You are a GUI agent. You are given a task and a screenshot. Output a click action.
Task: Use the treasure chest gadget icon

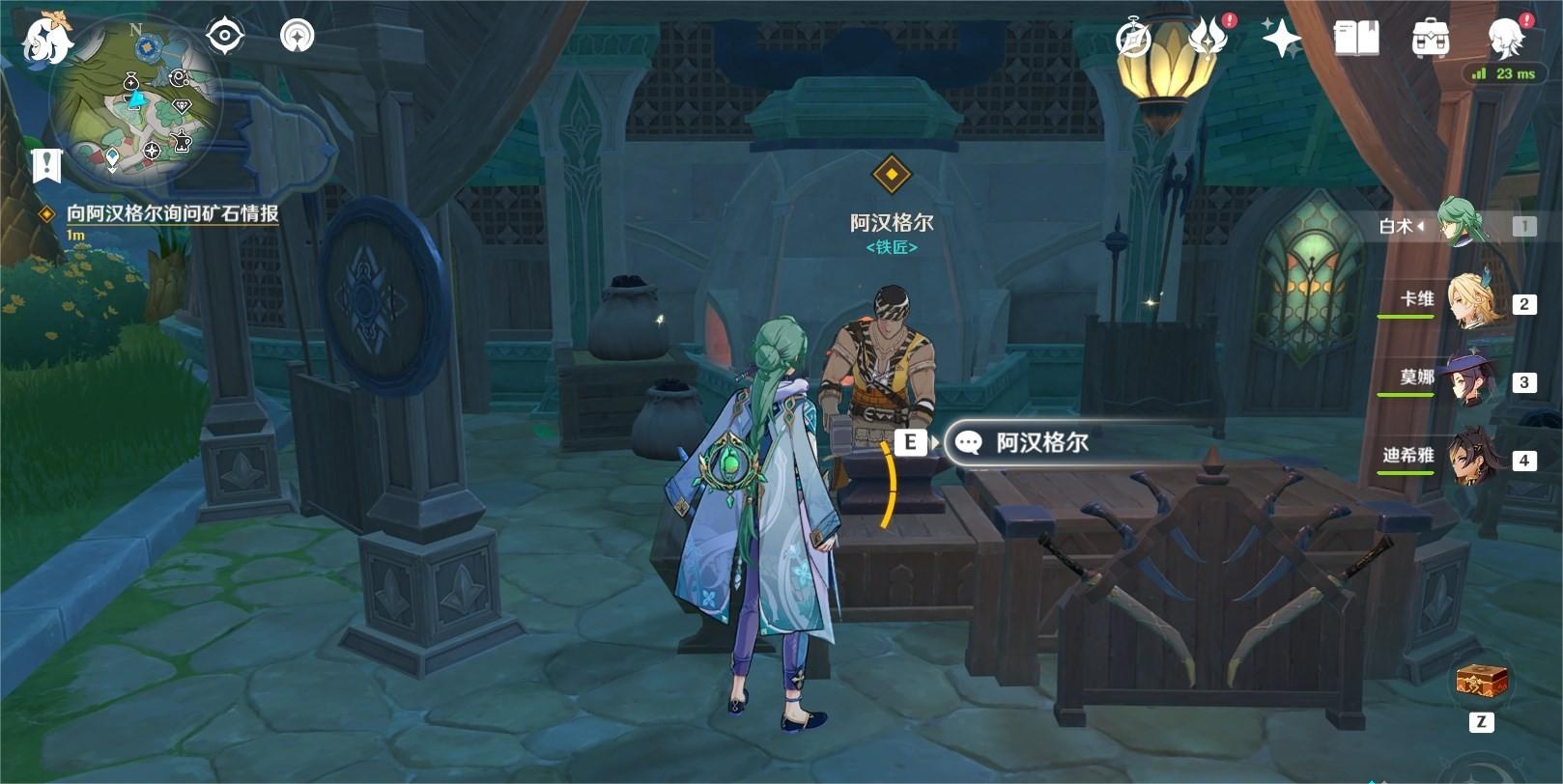(x=1482, y=681)
